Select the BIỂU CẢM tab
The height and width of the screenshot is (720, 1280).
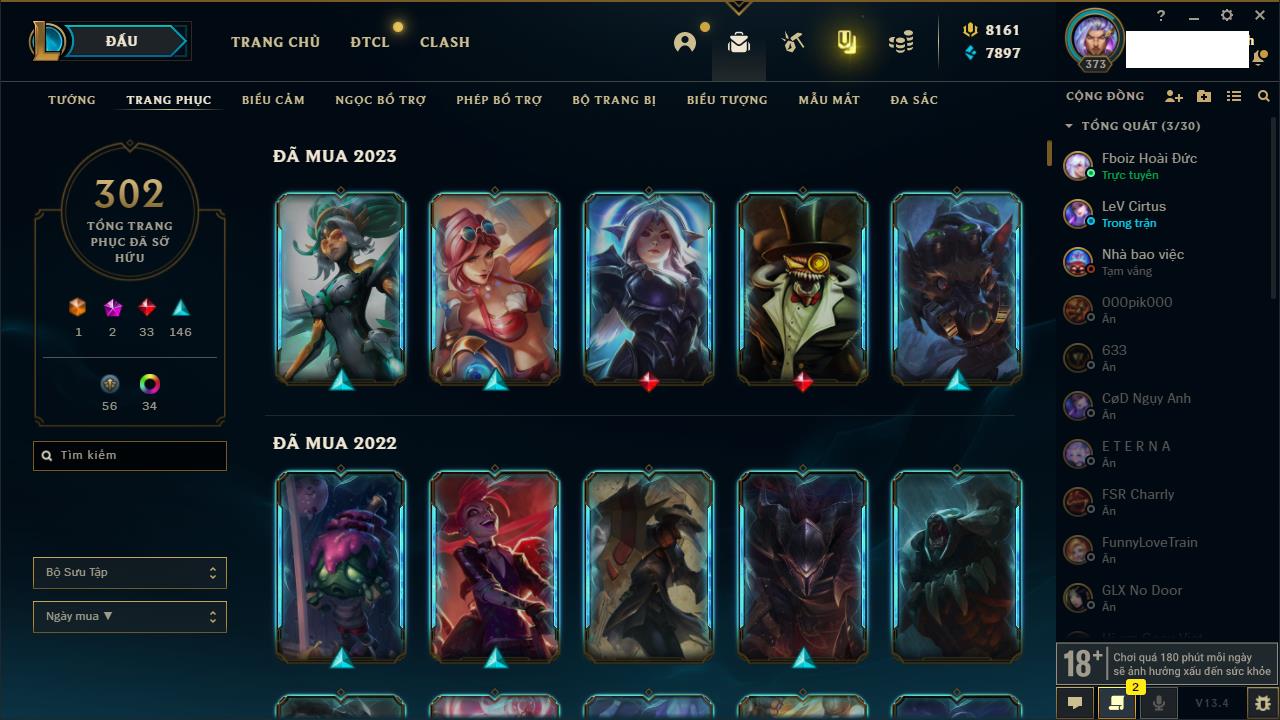pos(273,100)
